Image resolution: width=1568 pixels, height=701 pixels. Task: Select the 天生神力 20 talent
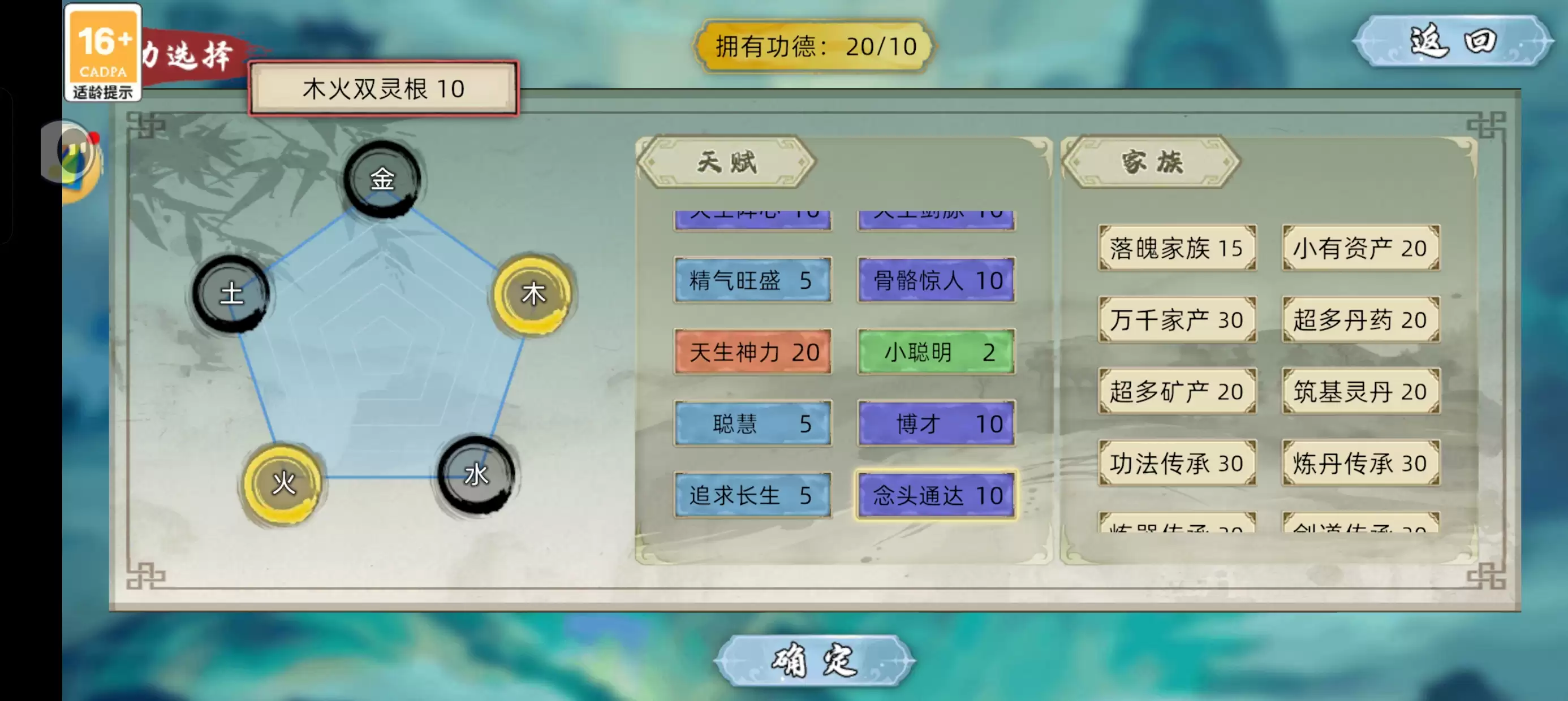click(752, 352)
